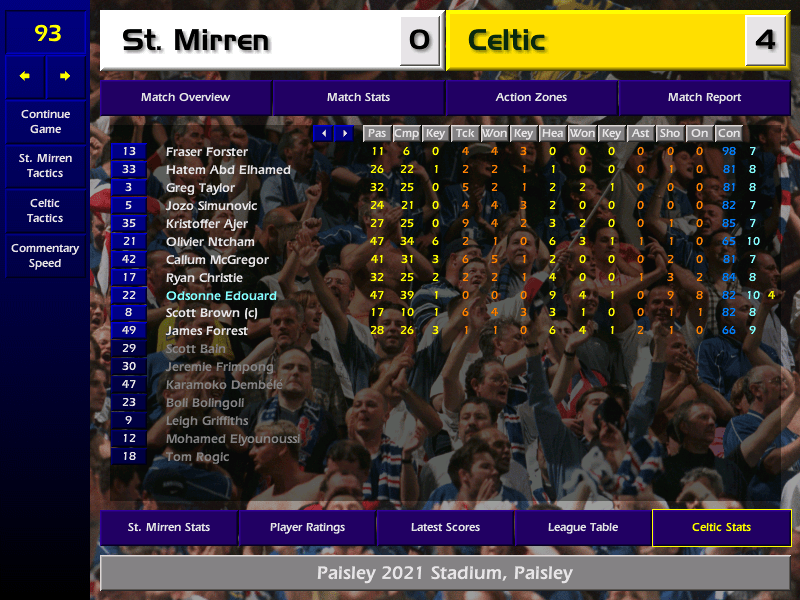The image size is (800, 600).
Task: Open the League Table
Action: coord(583,527)
